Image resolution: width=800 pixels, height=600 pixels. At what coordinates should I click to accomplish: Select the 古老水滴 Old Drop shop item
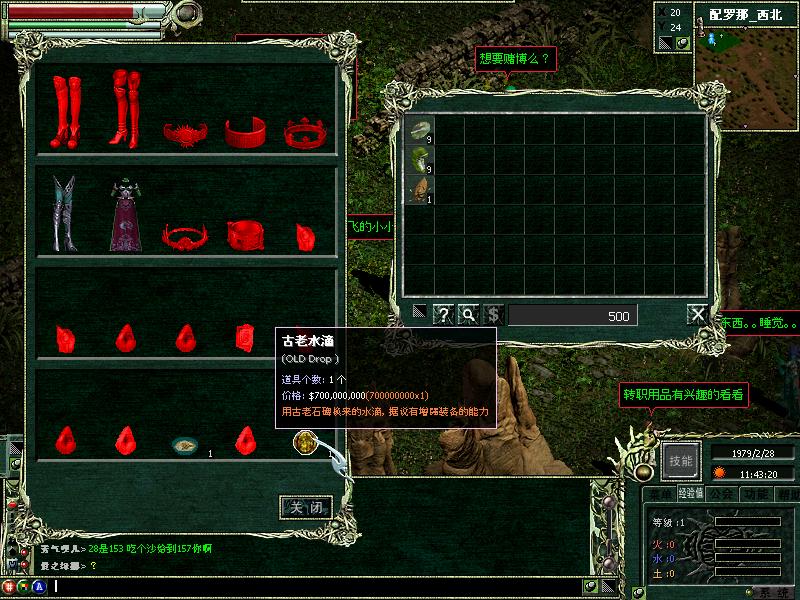pos(305,440)
